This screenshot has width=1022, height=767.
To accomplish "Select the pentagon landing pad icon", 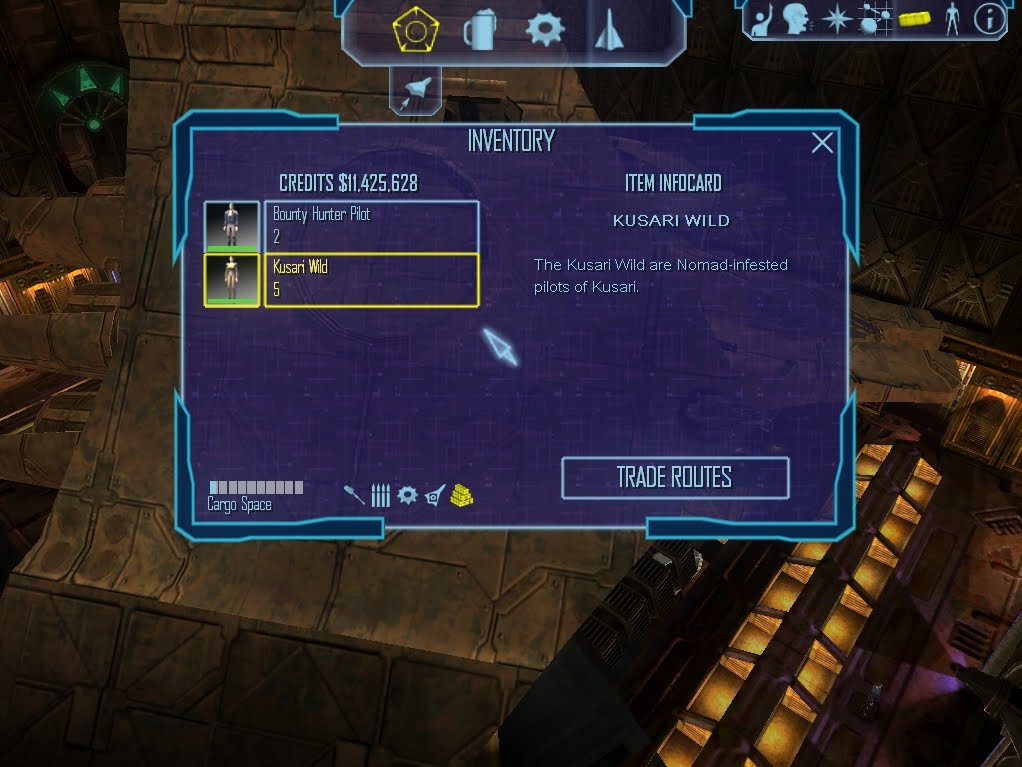I will 412,31.
